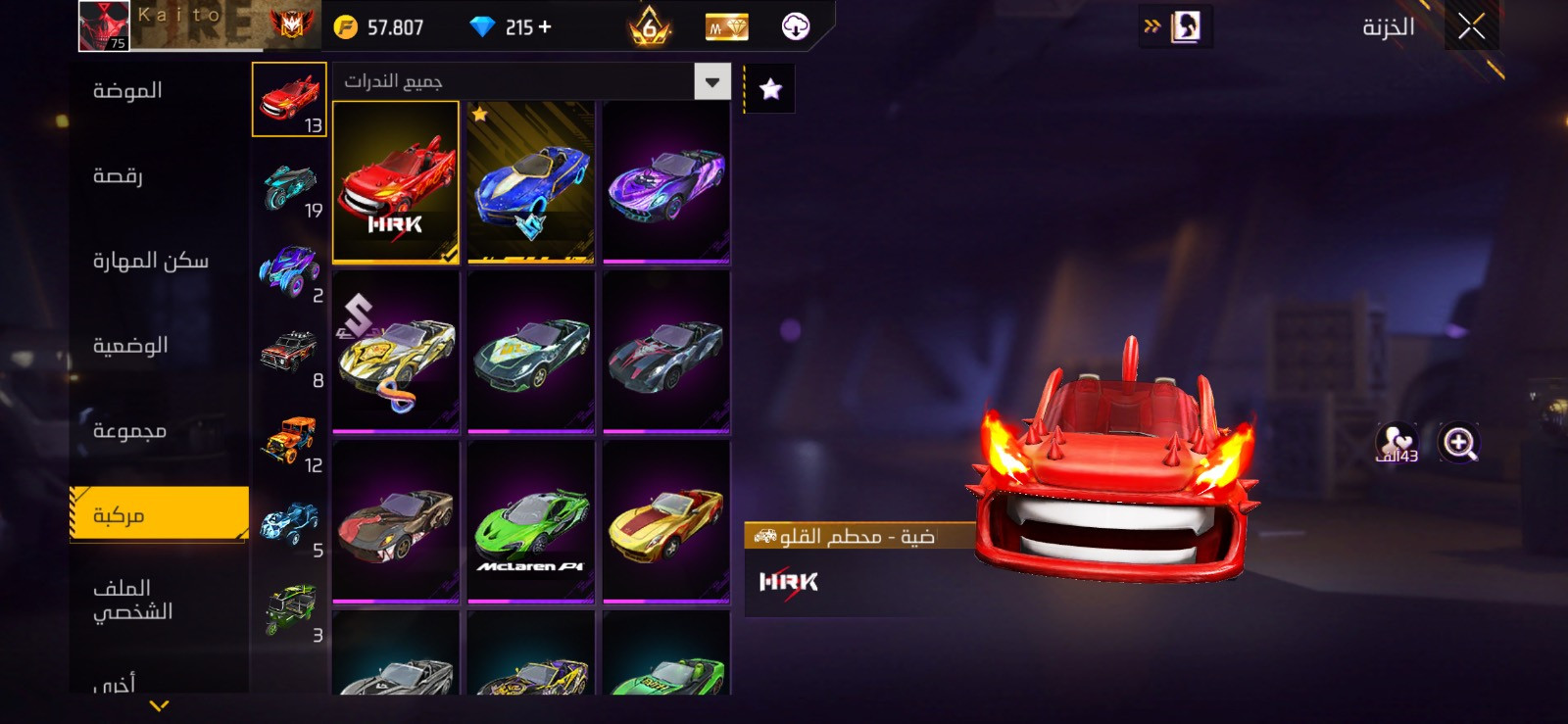Select the blue starred sports car skin

[531, 182]
